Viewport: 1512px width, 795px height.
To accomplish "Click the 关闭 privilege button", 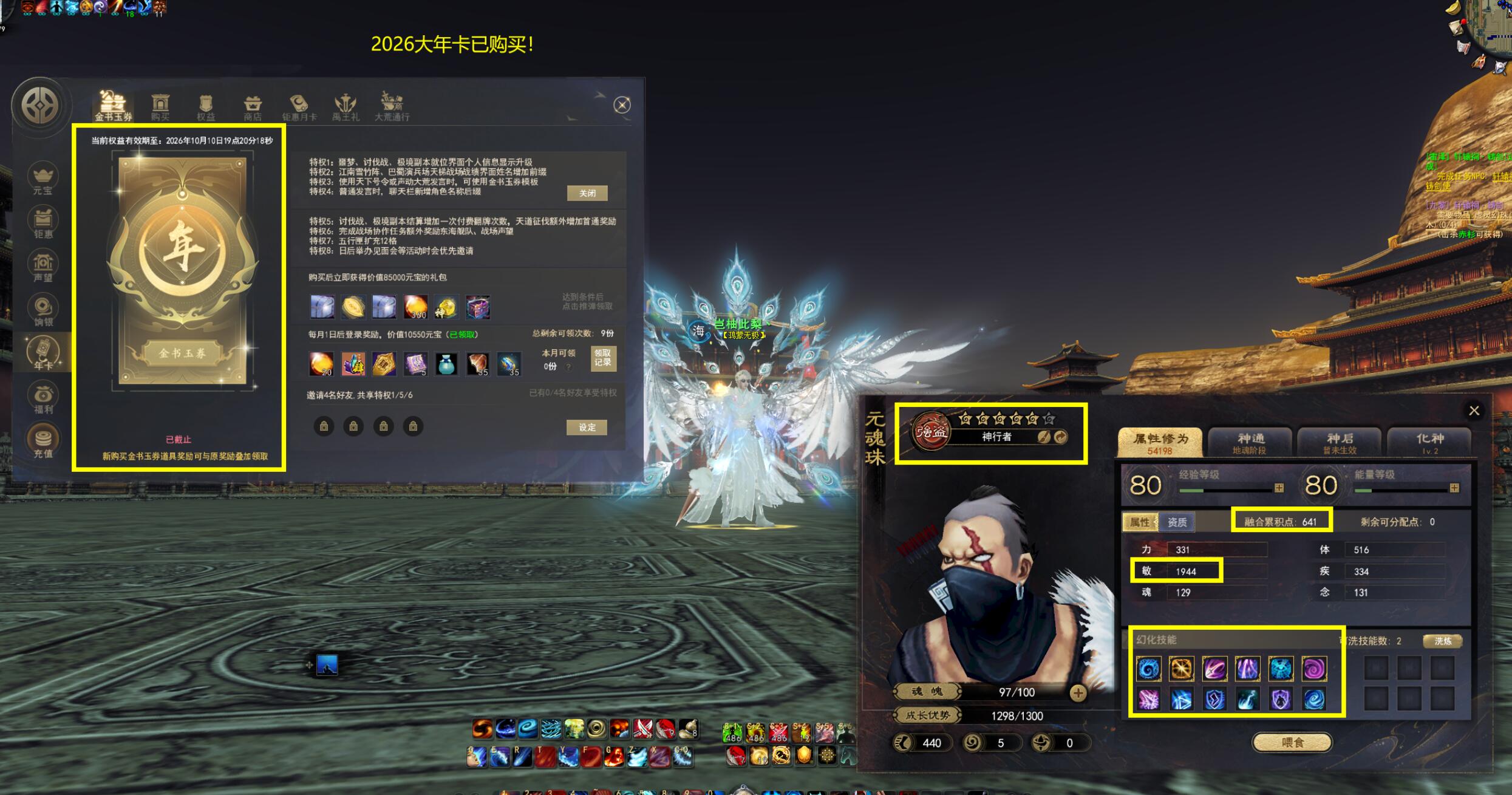I will 587,193.
